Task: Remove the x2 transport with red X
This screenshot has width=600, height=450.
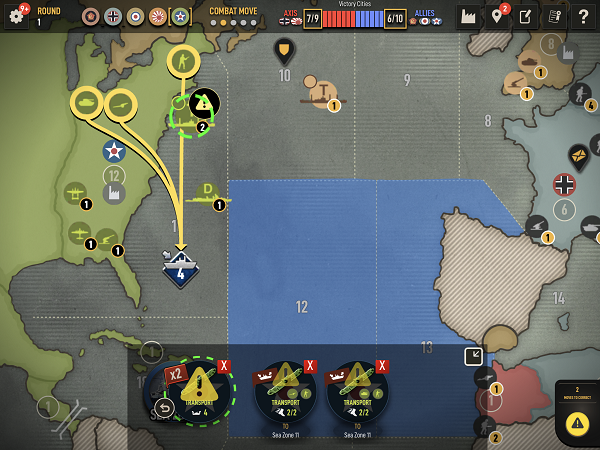Action: pyautogui.click(x=224, y=366)
